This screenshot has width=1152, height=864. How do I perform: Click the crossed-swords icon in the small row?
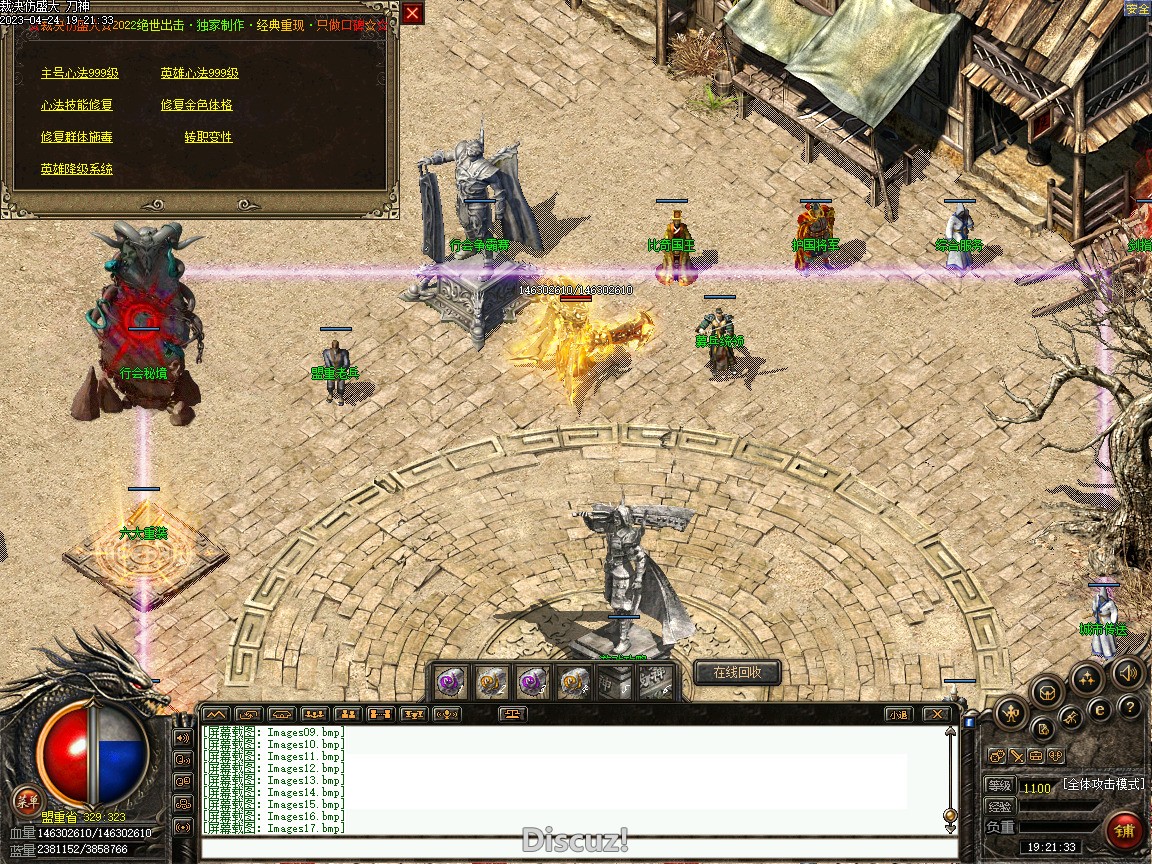pos(1016,756)
